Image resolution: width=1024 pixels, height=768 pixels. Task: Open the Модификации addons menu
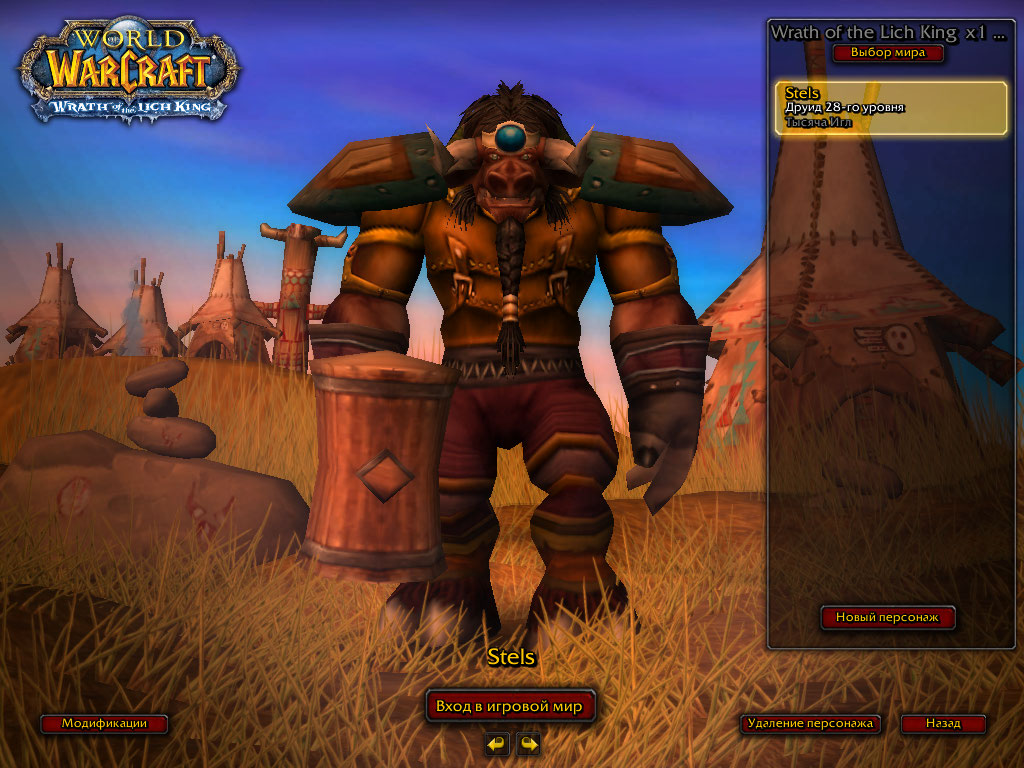click(x=104, y=723)
